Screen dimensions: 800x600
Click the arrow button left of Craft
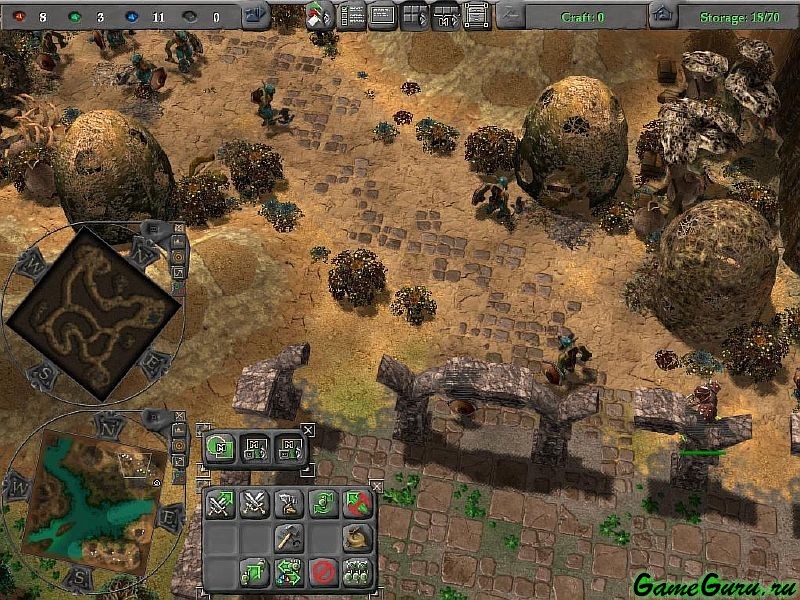[x=510, y=15]
